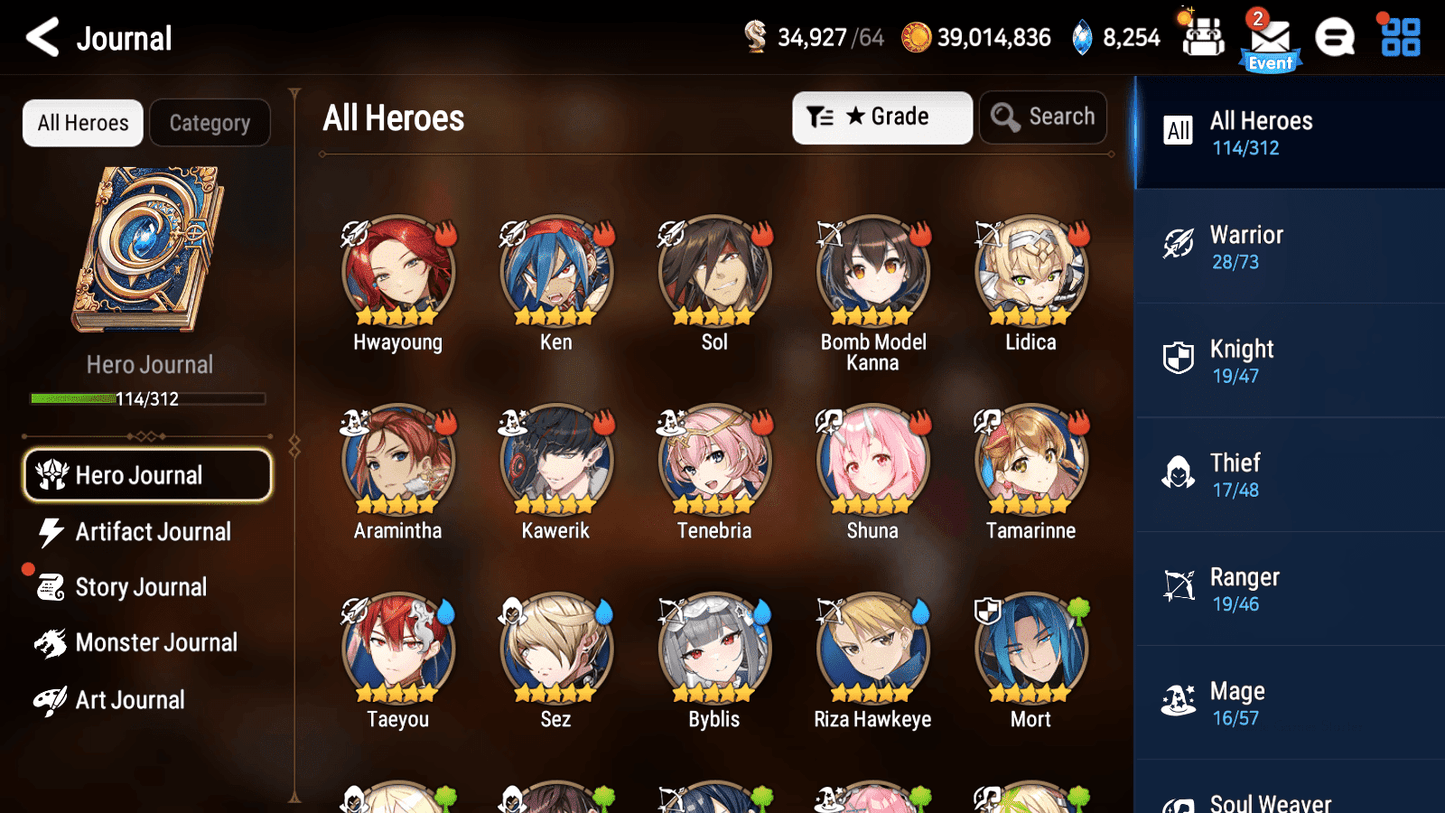Open the Warrior class filter

(1289, 246)
